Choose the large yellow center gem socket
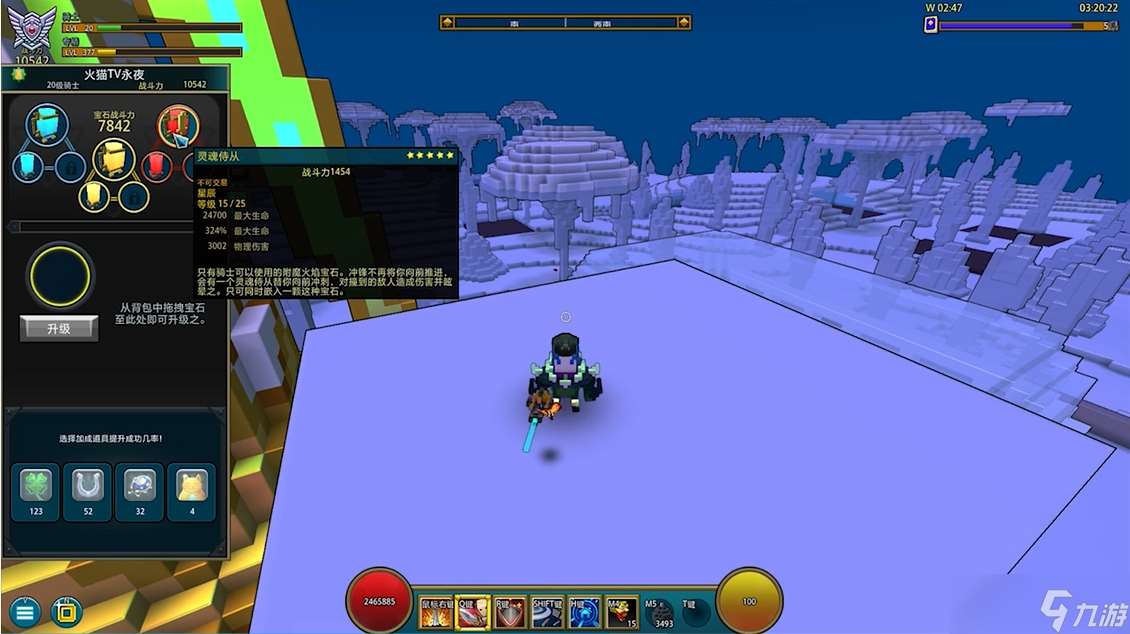This screenshot has width=1130, height=634. pyautogui.click(x=114, y=160)
